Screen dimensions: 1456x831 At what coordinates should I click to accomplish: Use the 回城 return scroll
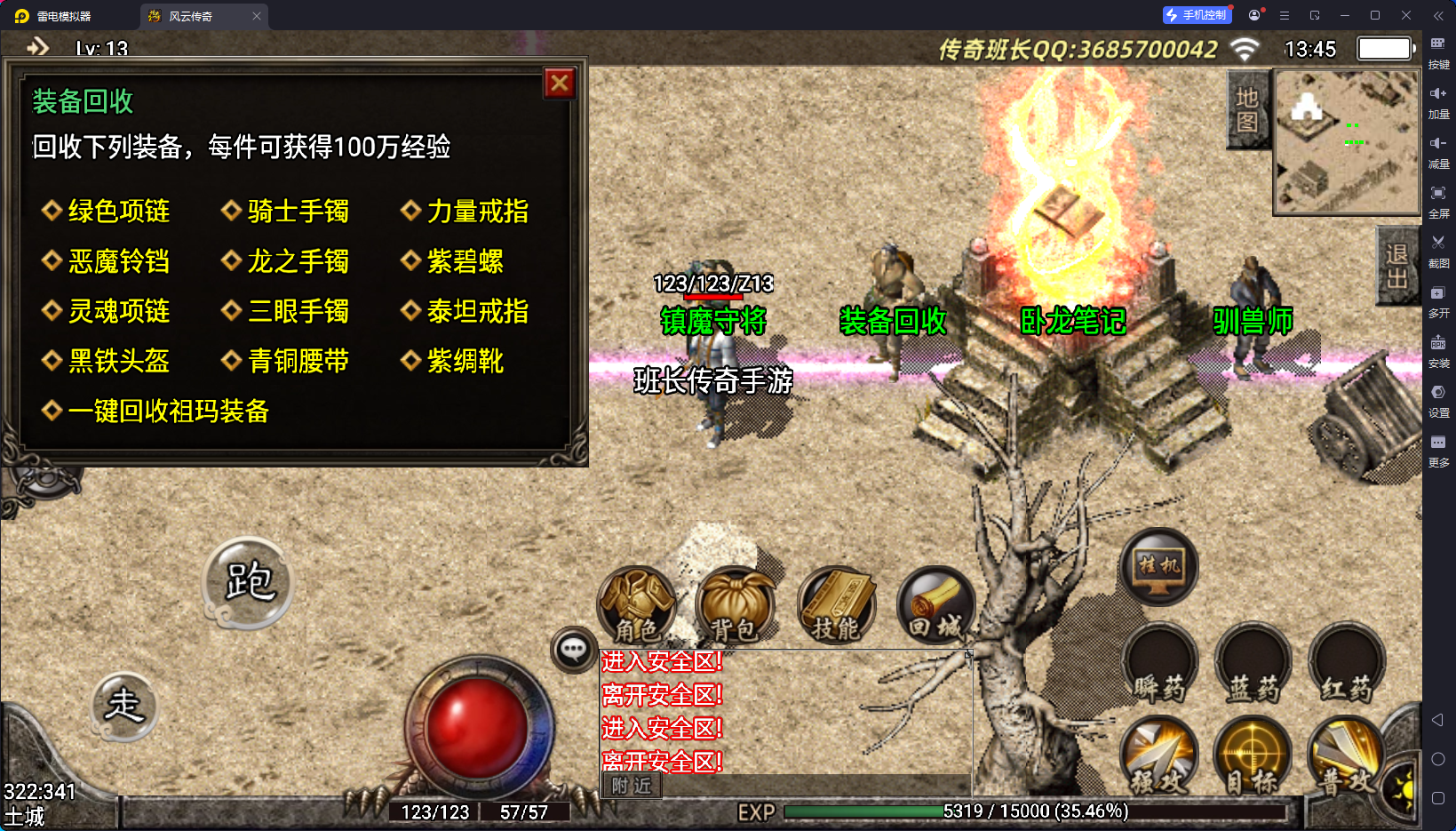(x=935, y=606)
